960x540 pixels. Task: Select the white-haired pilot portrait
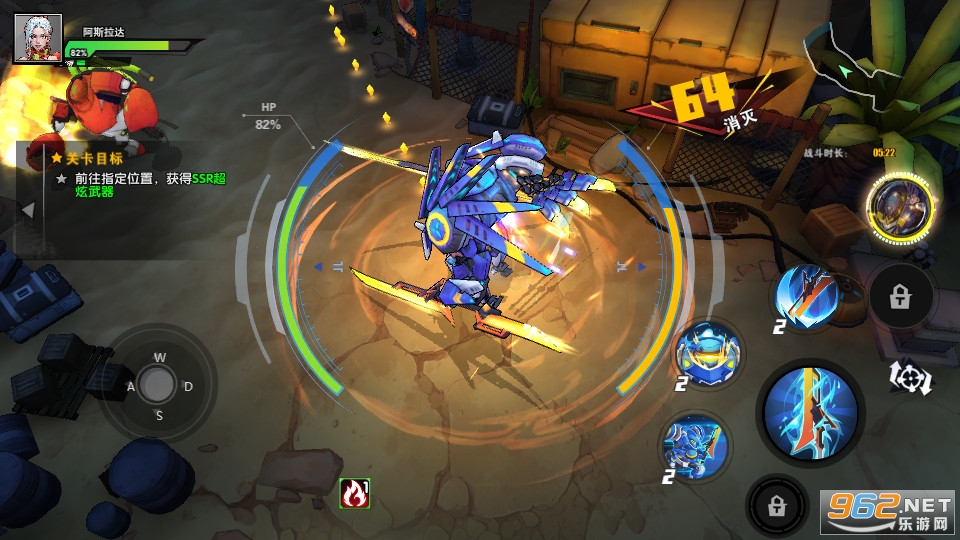[38, 39]
